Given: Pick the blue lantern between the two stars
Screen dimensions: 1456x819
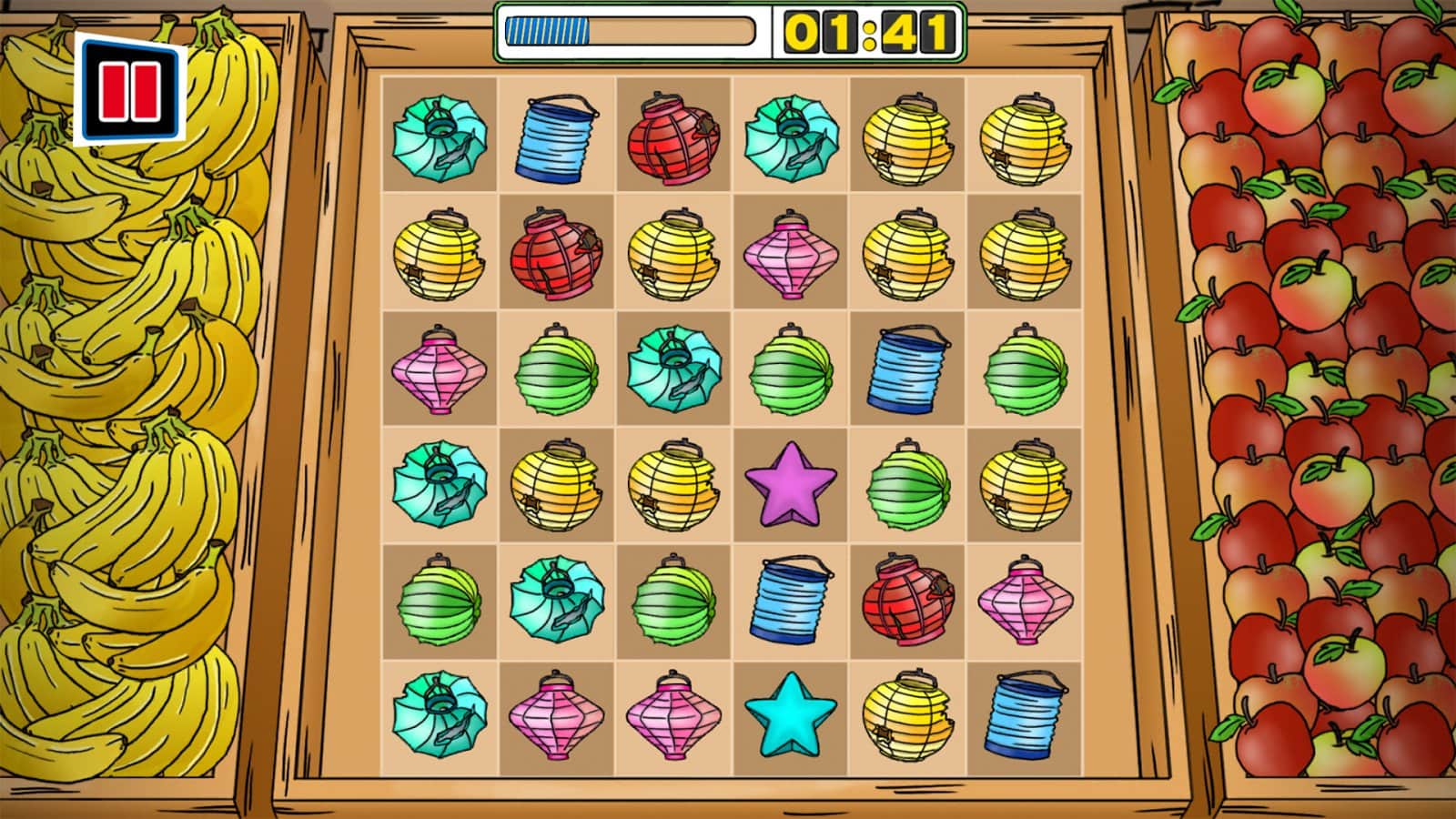Looking at the screenshot, I should [790, 601].
